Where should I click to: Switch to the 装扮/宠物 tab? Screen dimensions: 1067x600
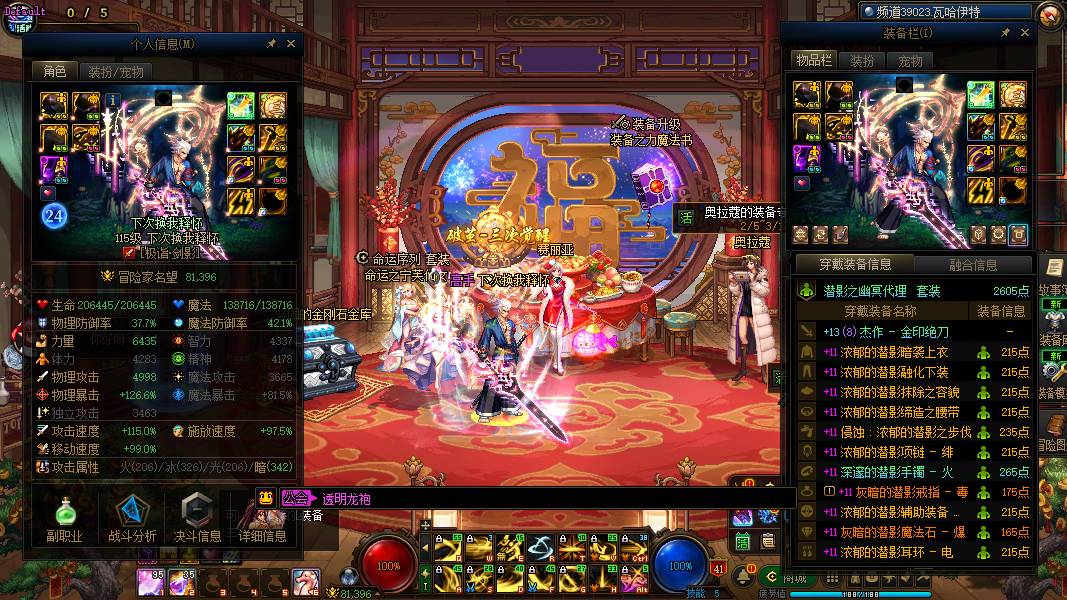115,72
